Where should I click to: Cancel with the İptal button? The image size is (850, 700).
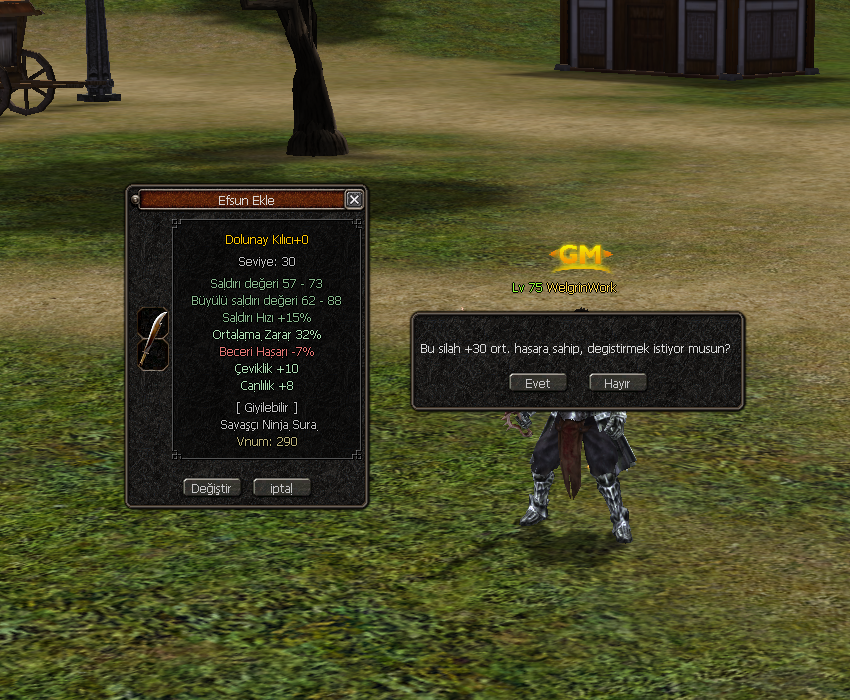point(281,488)
